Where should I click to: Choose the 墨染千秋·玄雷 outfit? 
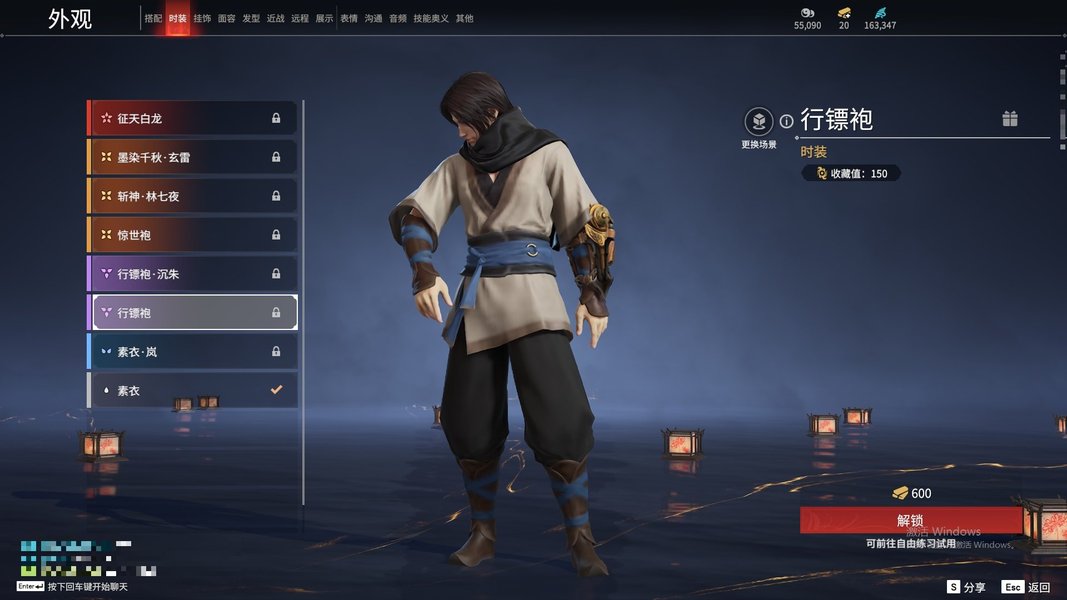[192, 157]
